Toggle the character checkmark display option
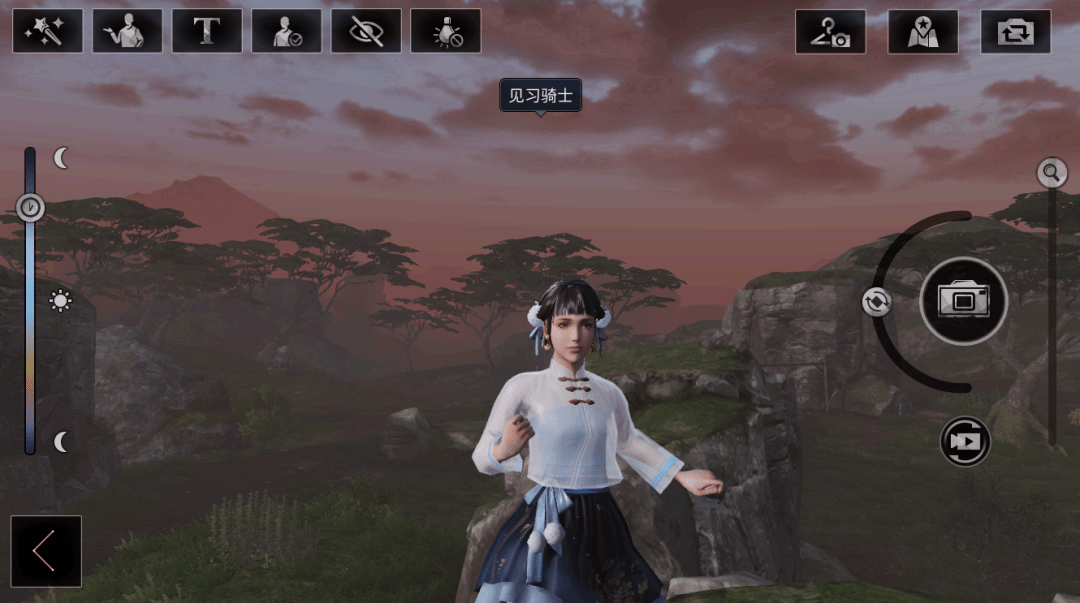The width and height of the screenshot is (1080, 603). tap(286, 31)
